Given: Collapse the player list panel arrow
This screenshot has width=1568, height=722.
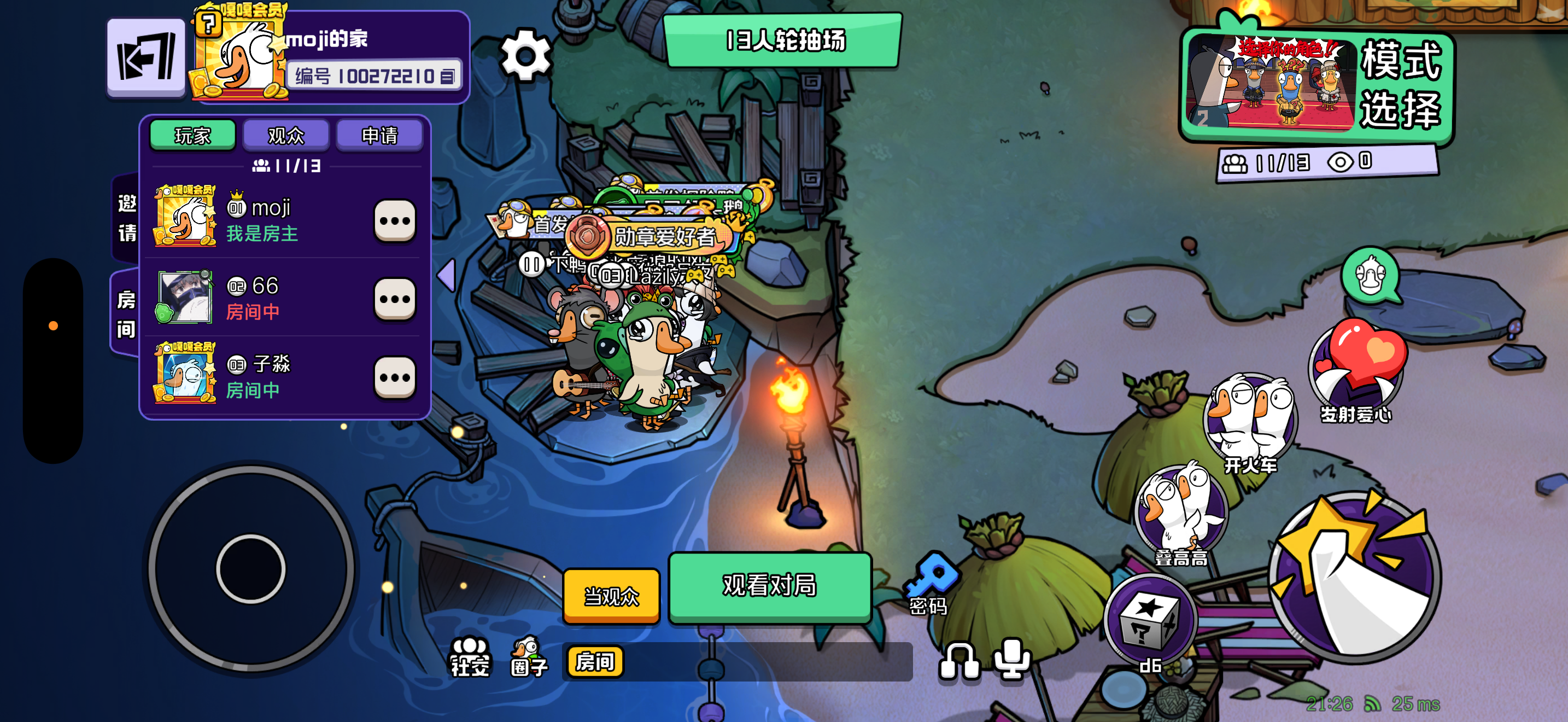Looking at the screenshot, I should (x=447, y=275).
